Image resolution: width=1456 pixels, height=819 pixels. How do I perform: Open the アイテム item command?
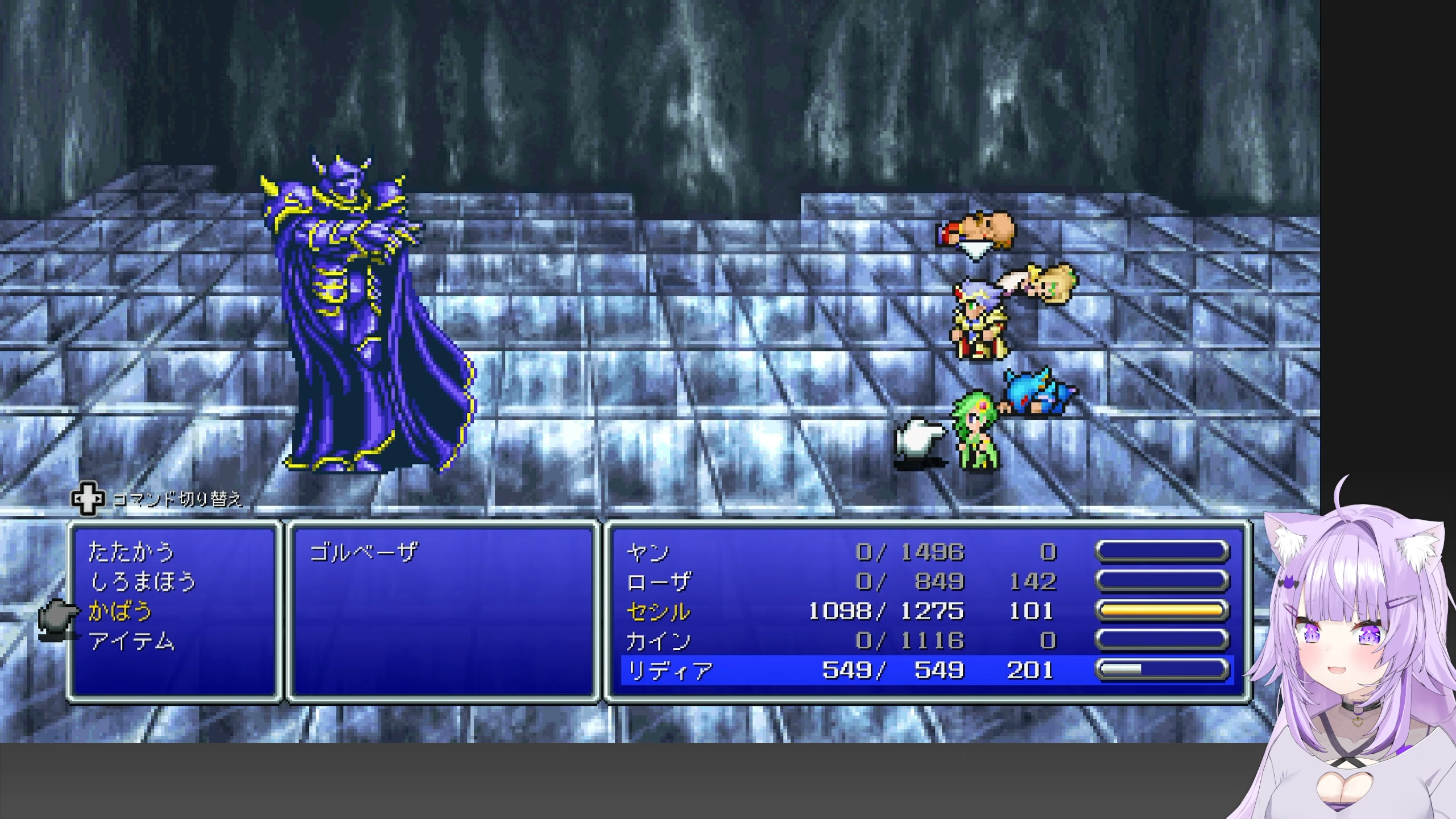point(132,642)
